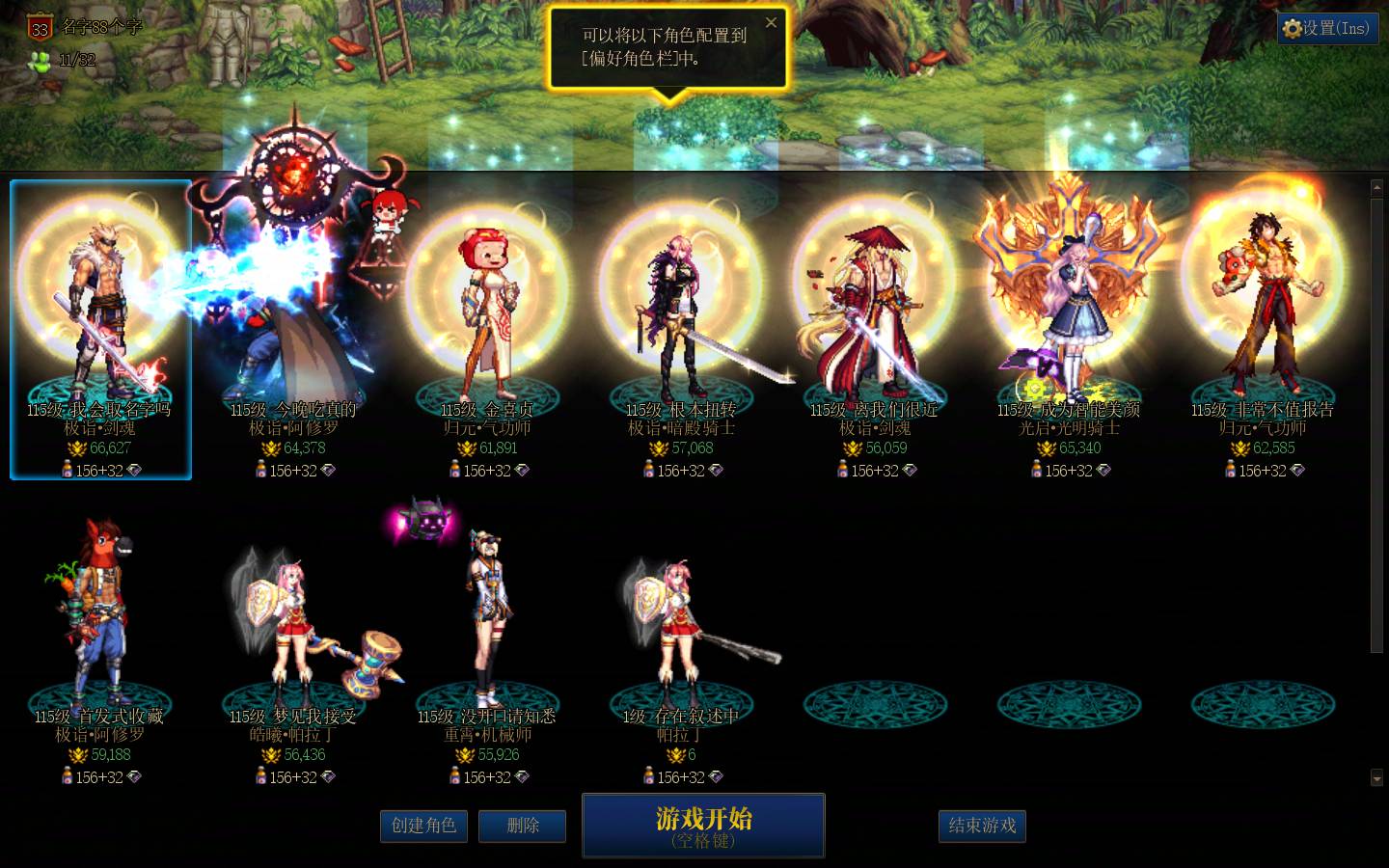The height and width of the screenshot is (868, 1389).
Task: Select the level 1 character 存在叙述中
Action: click(x=682, y=627)
